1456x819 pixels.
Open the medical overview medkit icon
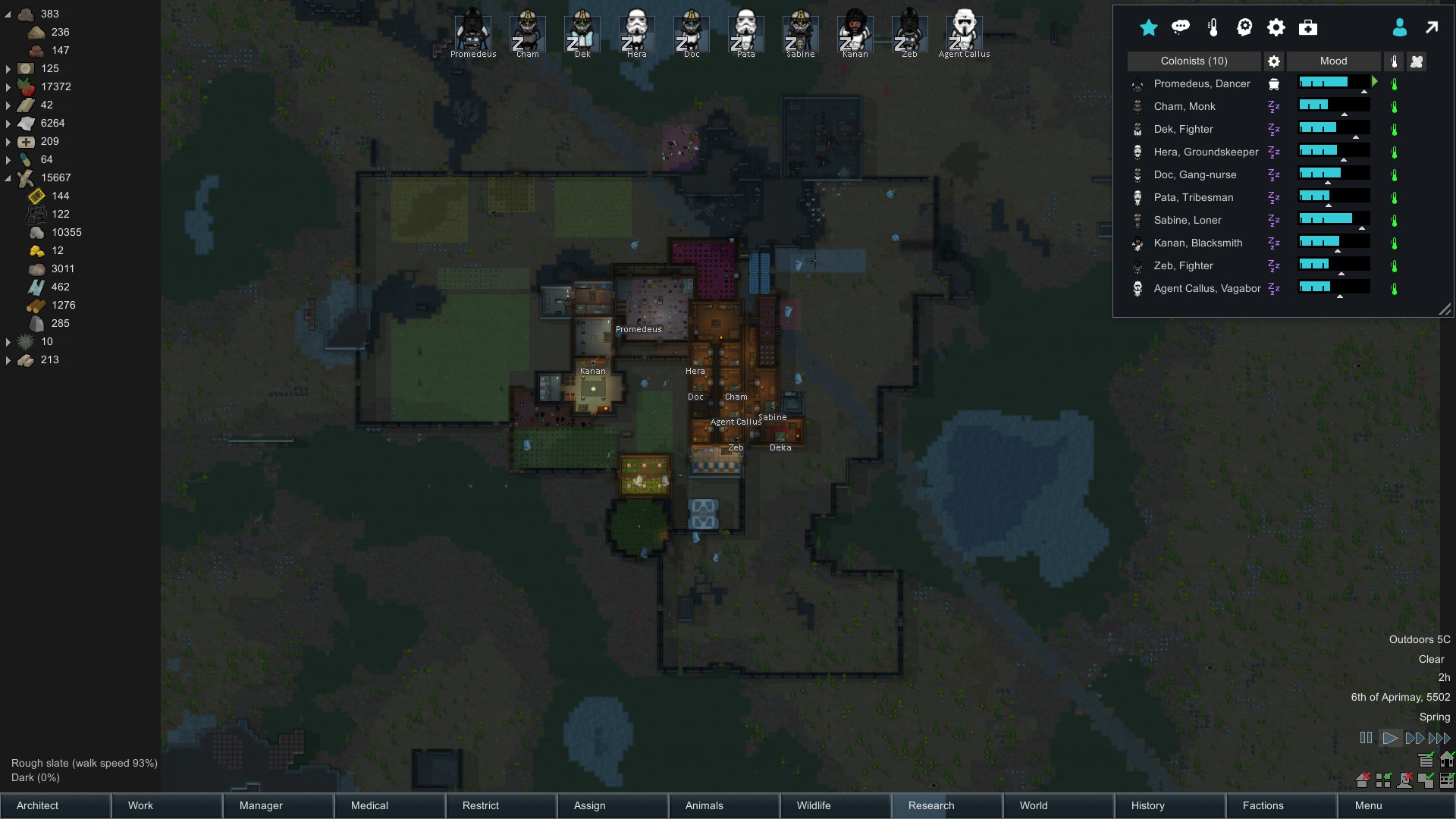tap(1307, 27)
